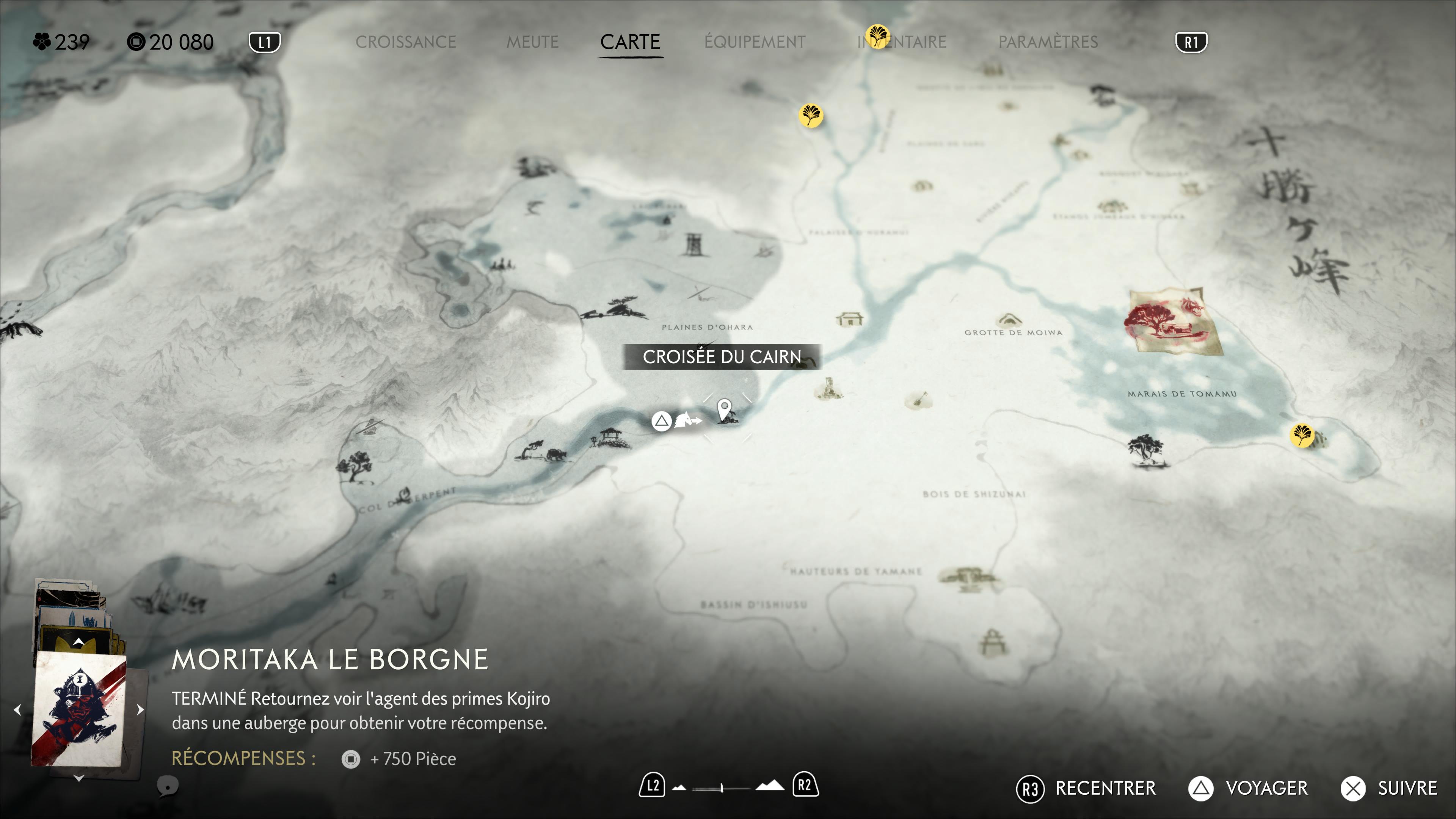
Task: Click the up arrow above the quest card
Action: point(78,642)
